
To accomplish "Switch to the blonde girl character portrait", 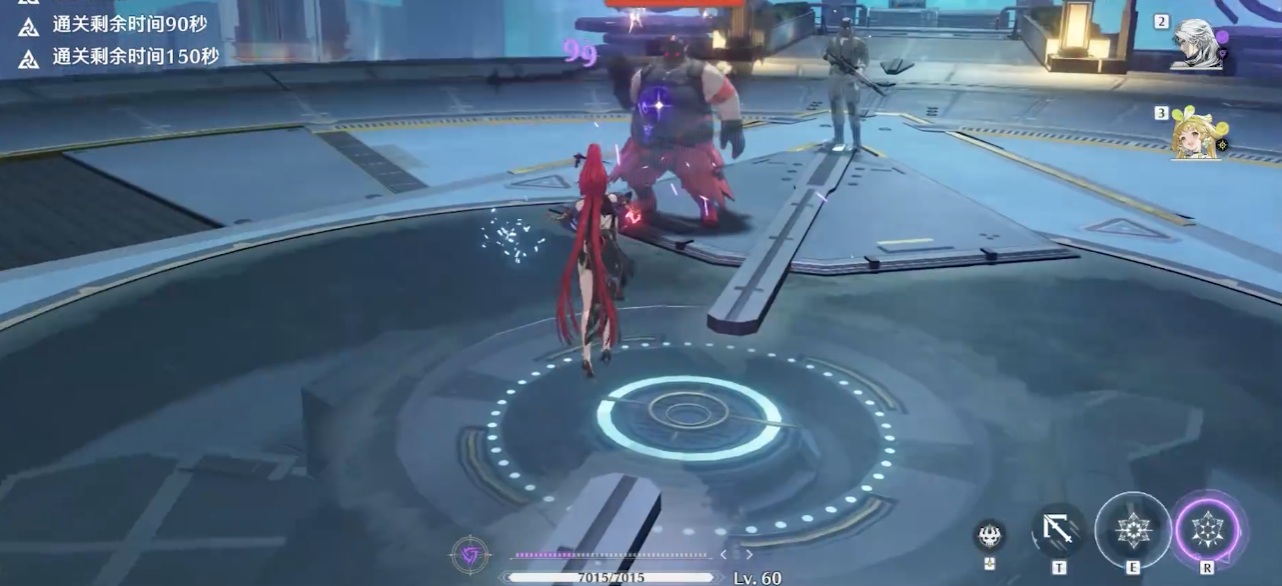I will click(1198, 134).
